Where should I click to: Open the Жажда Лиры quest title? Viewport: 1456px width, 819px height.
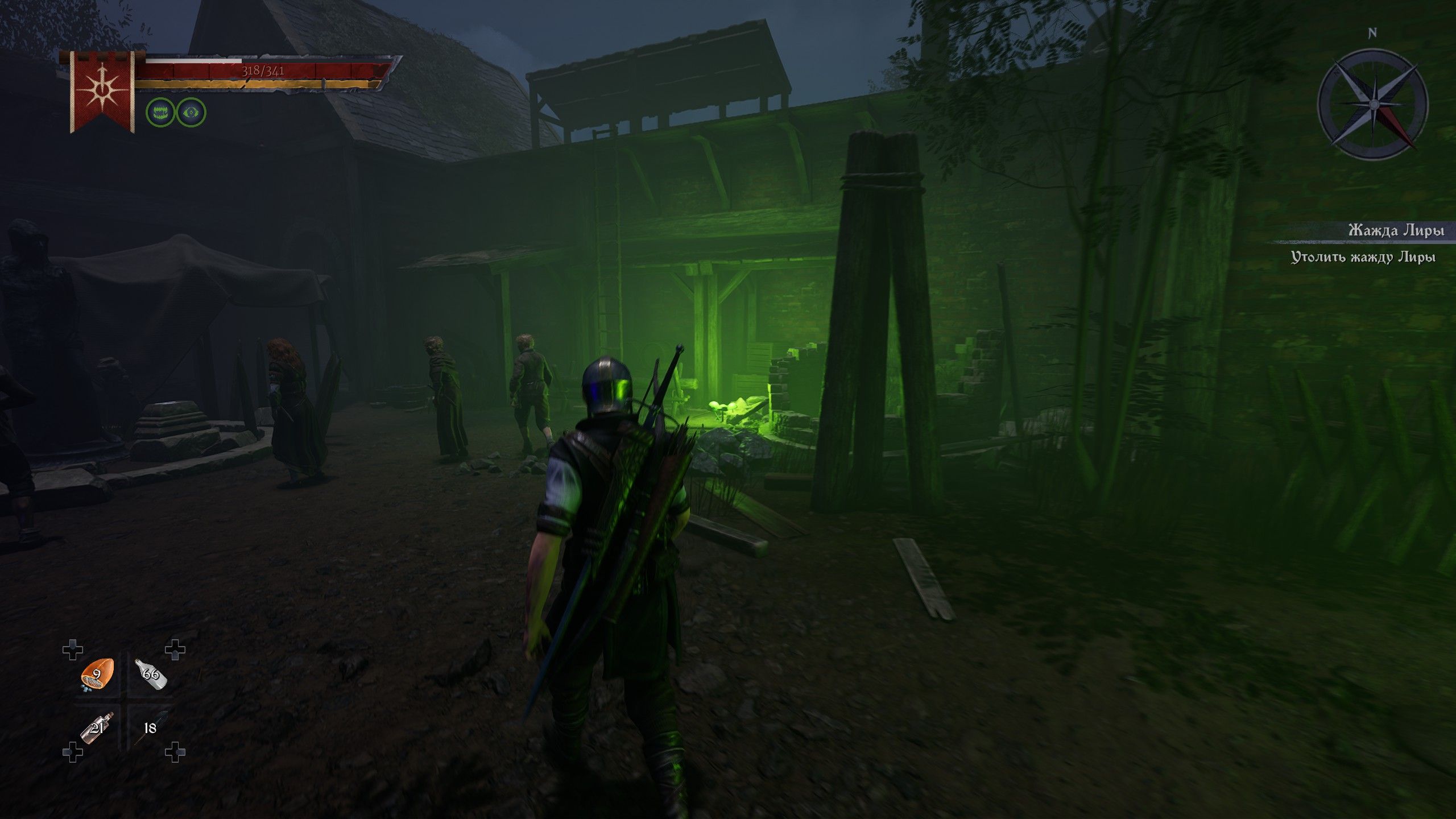pos(1396,230)
